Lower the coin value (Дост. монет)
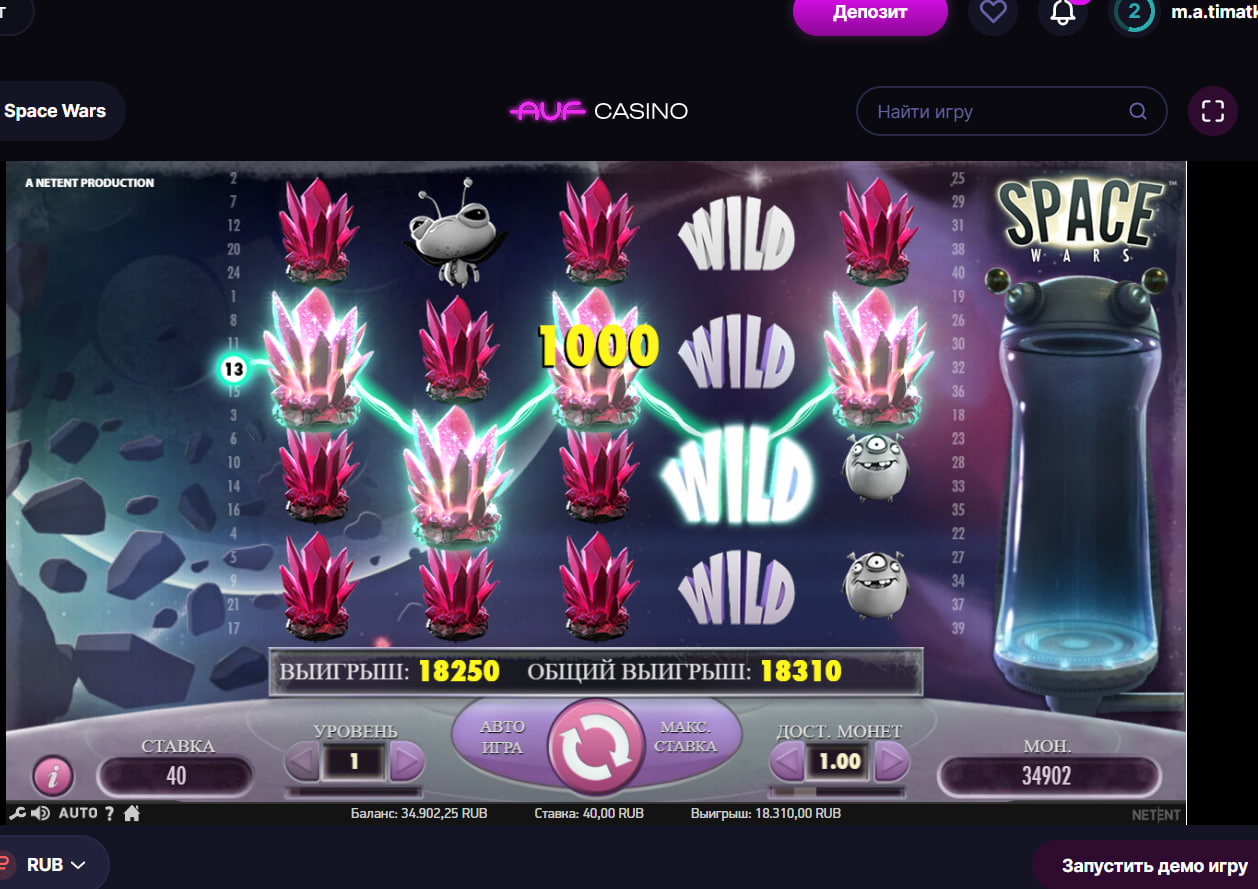Screen dimensions: 1258x889 [788, 763]
